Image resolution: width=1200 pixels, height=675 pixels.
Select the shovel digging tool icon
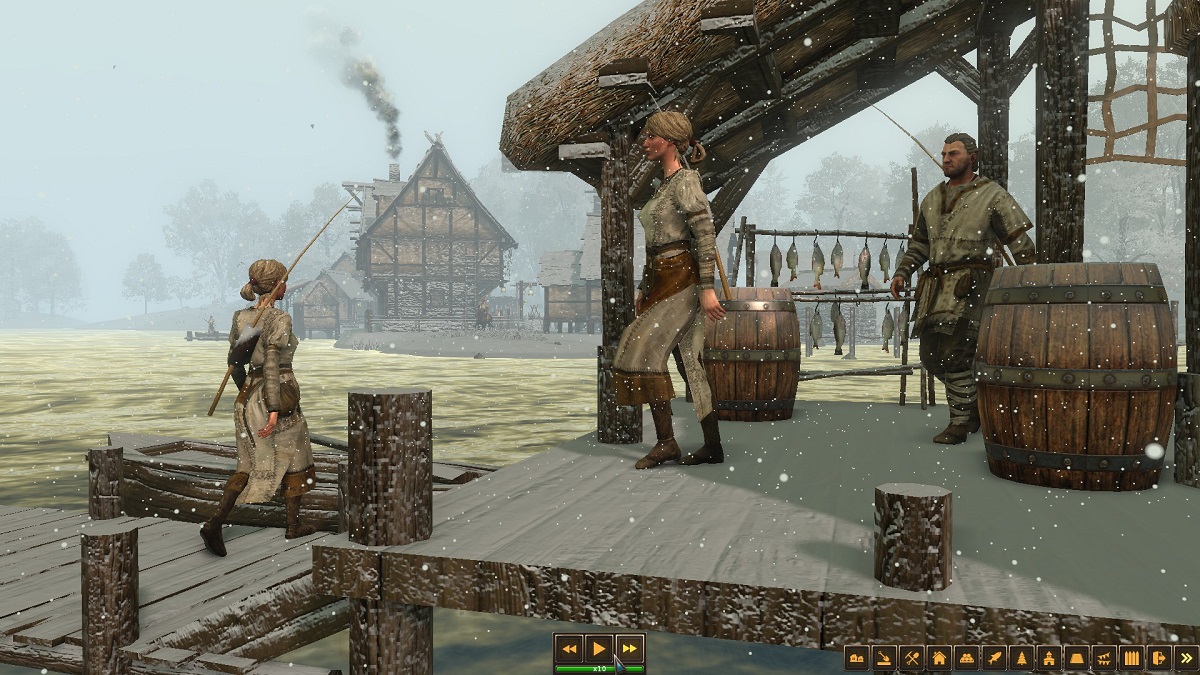point(884,657)
